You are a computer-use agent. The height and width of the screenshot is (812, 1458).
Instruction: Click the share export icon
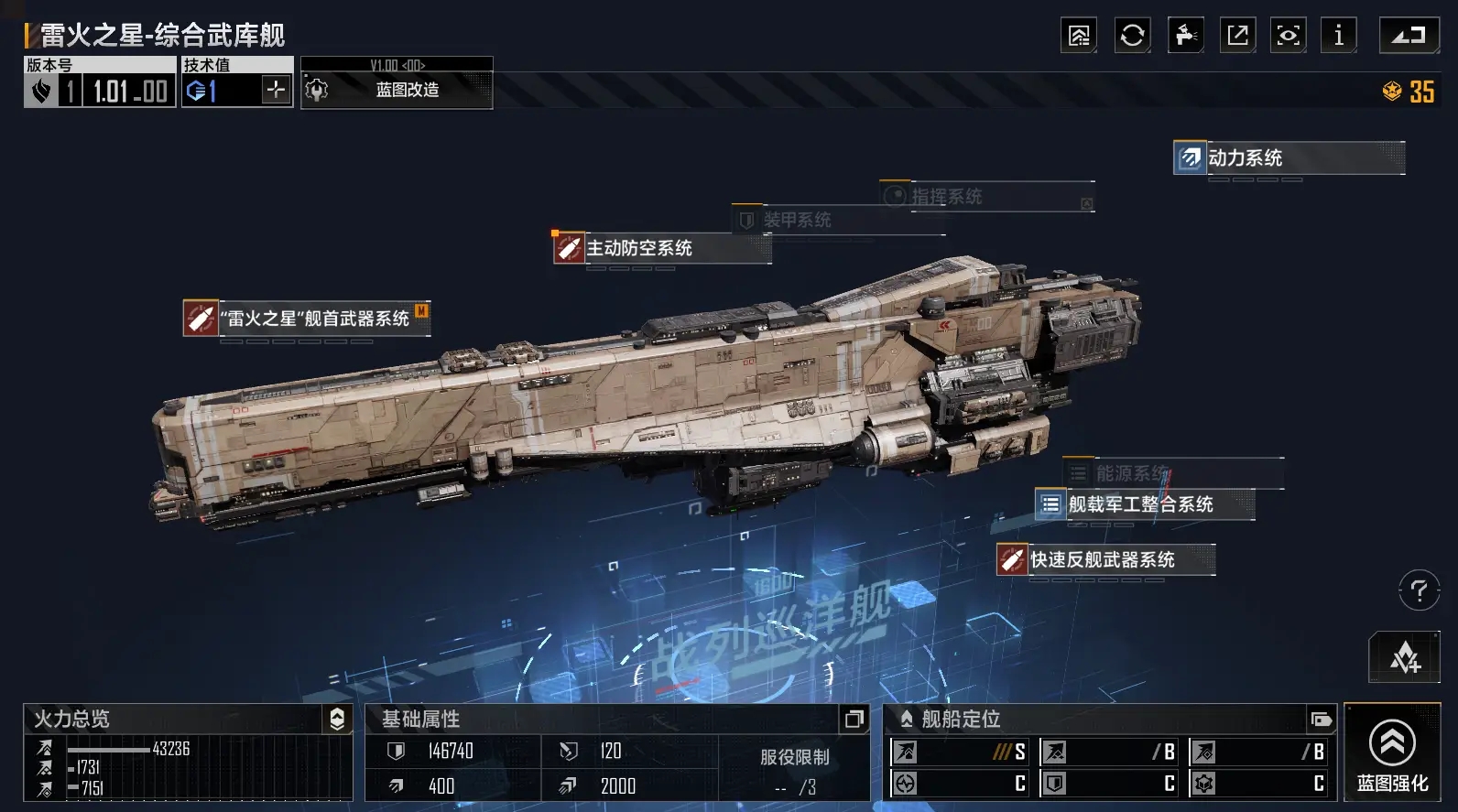tap(1237, 36)
